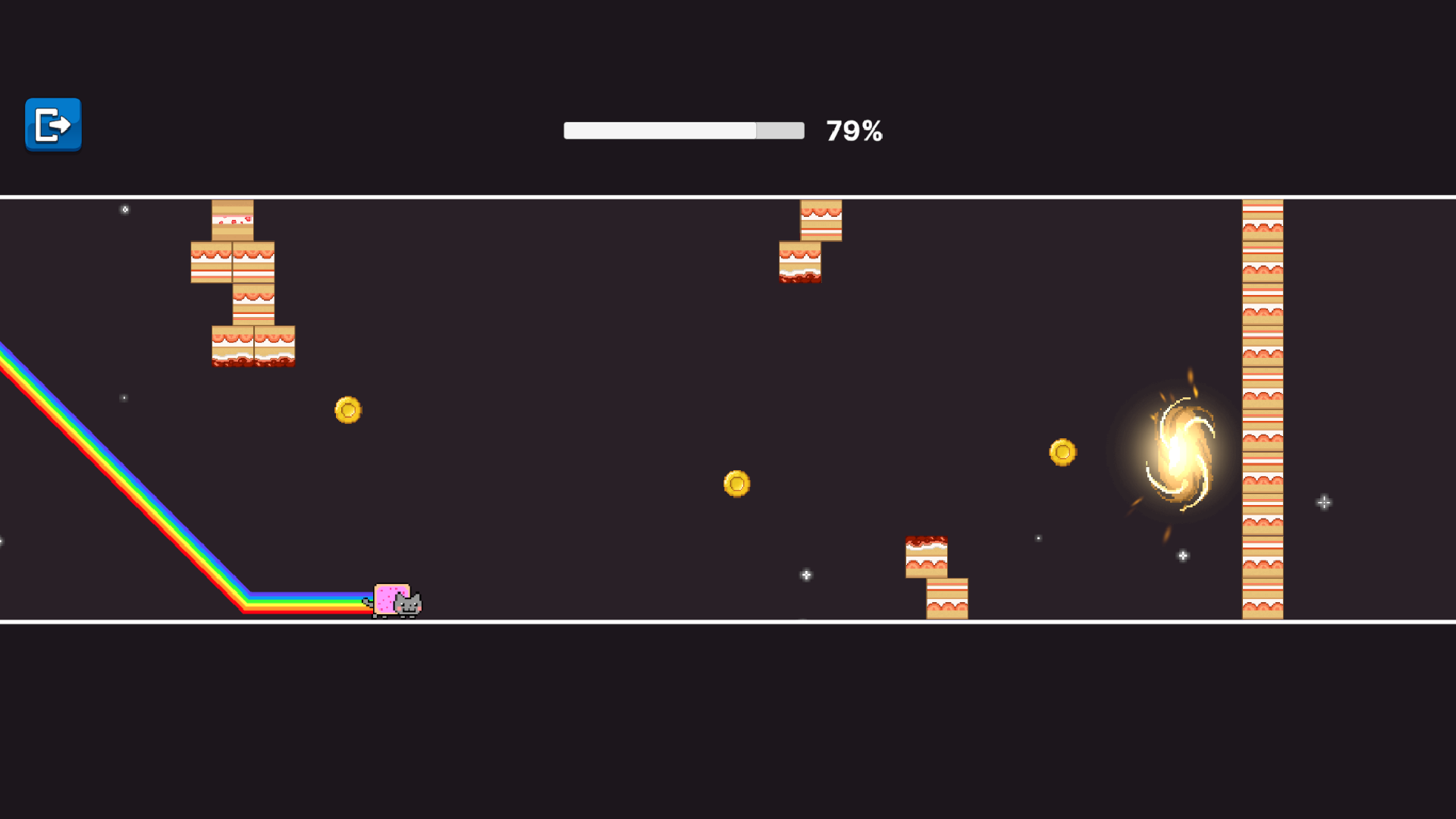Click the small cake step near the bottom center
The height and width of the screenshot is (819, 1456).
click(927, 558)
